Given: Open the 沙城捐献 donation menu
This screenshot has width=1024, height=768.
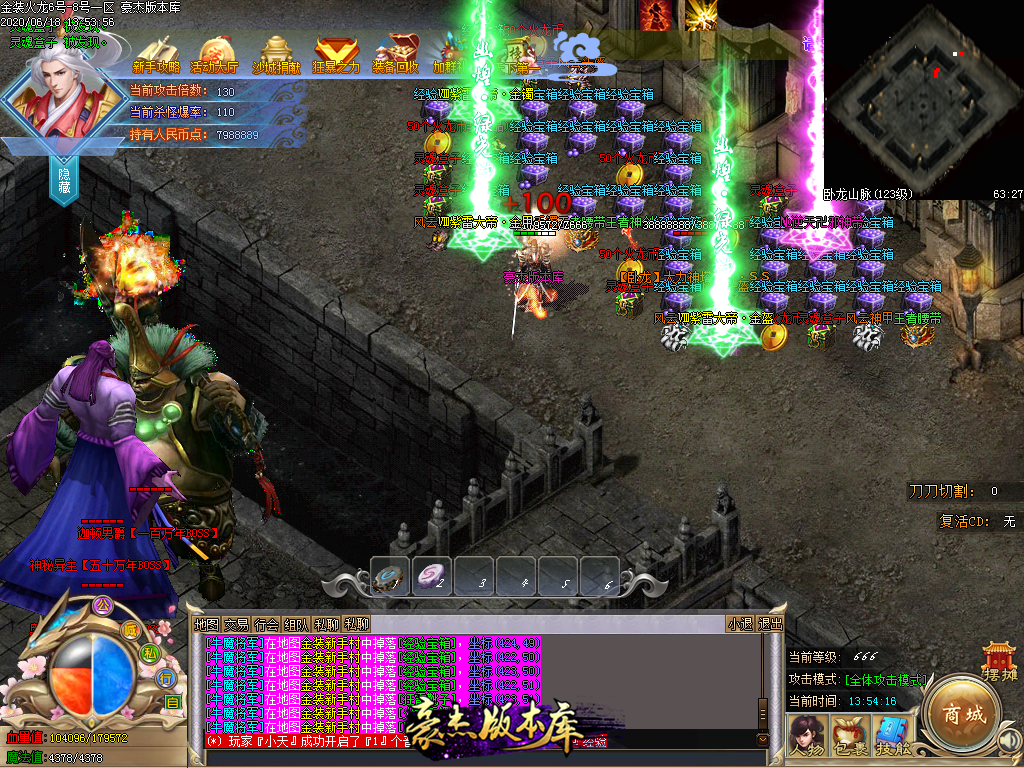Looking at the screenshot, I should tap(276, 55).
